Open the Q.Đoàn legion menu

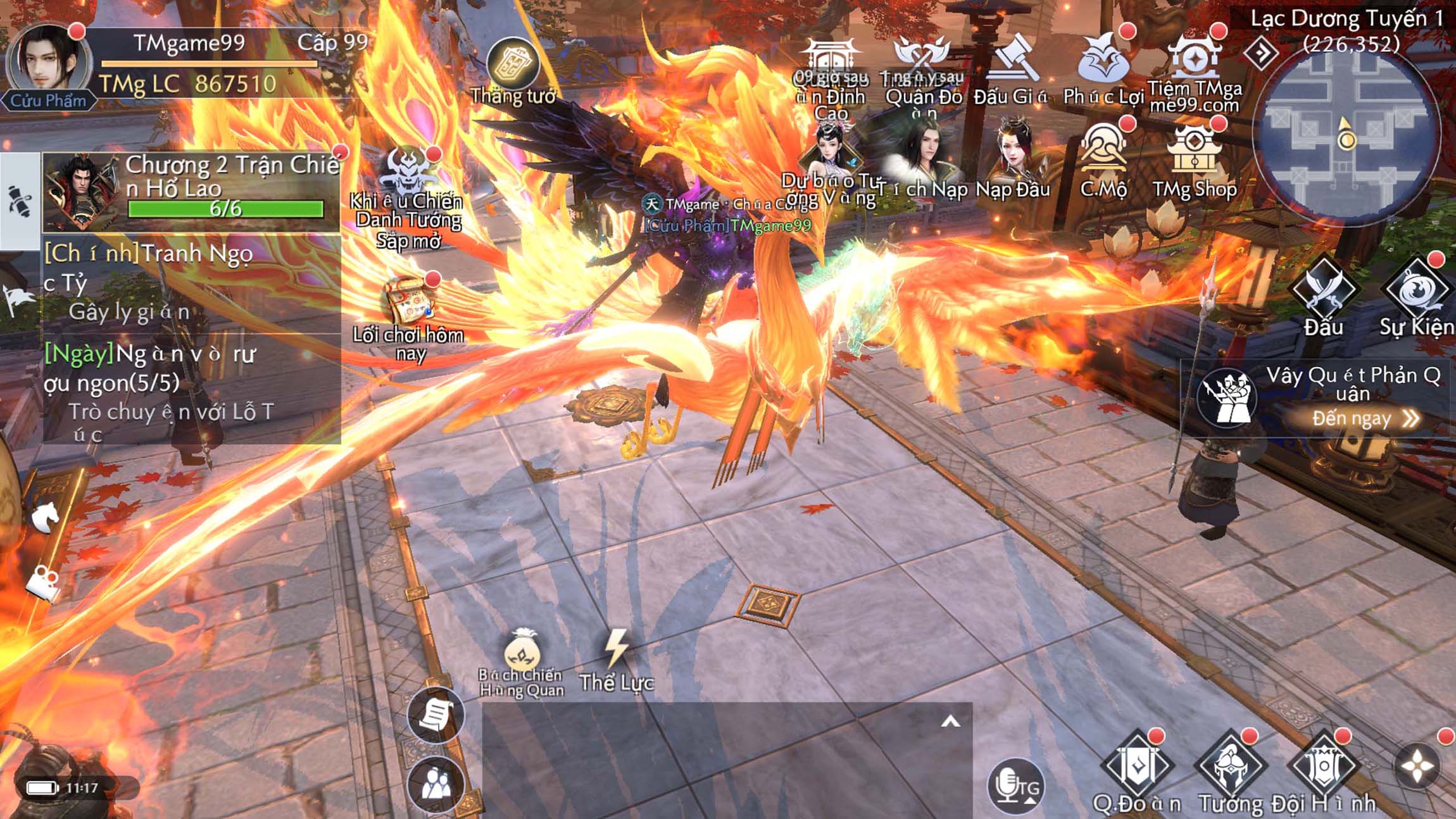[1137, 766]
